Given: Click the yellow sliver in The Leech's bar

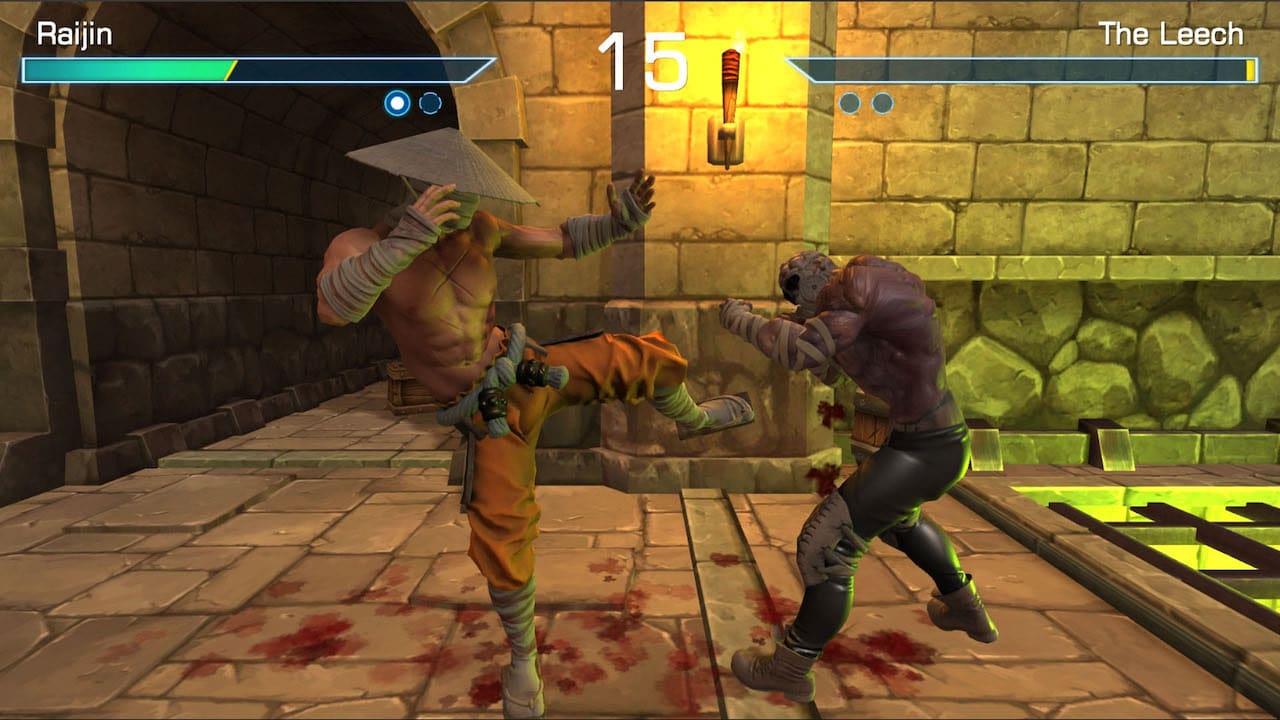Looking at the screenshot, I should pos(1252,70).
